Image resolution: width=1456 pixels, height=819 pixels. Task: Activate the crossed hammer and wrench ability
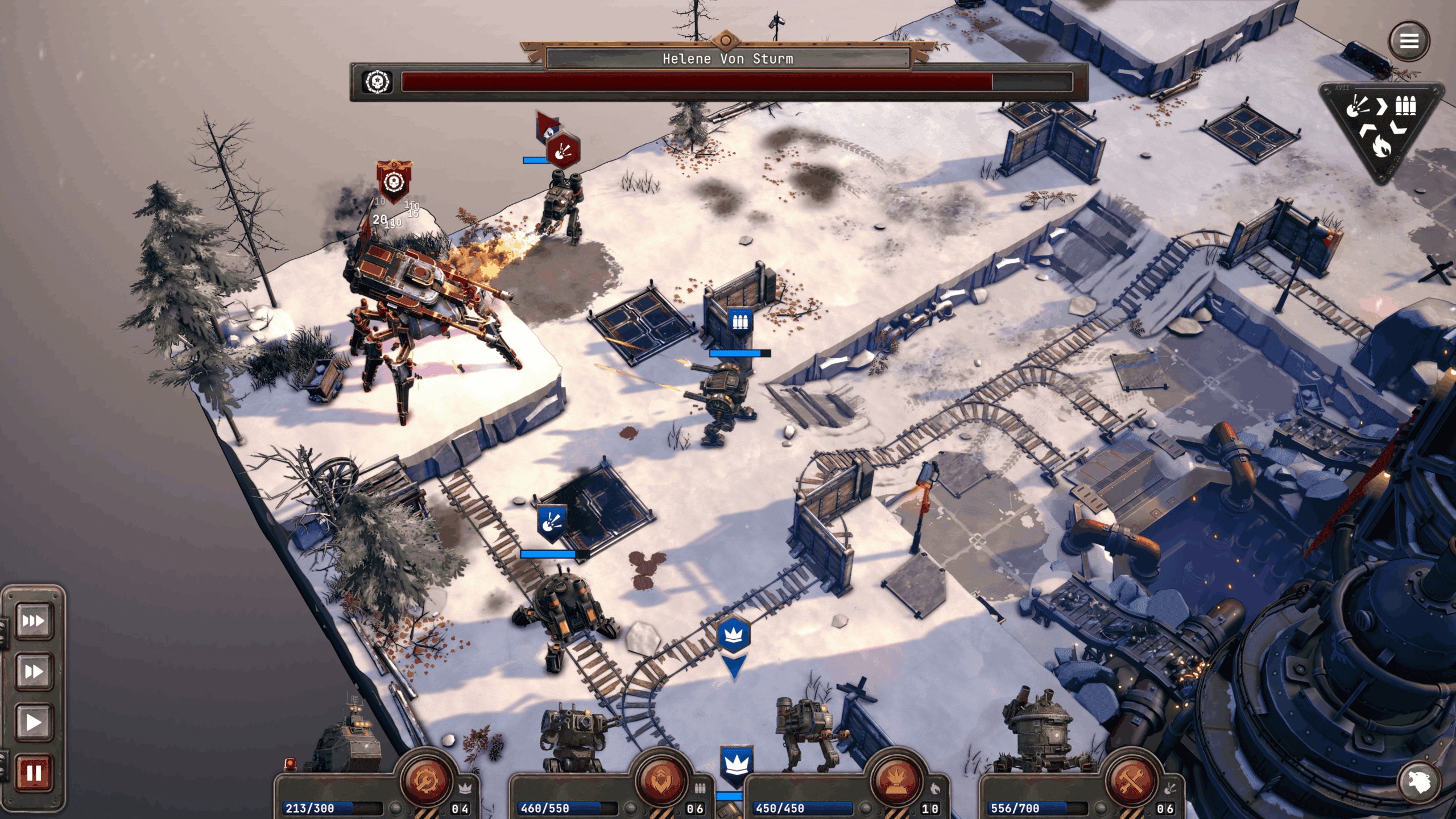(x=1132, y=781)
